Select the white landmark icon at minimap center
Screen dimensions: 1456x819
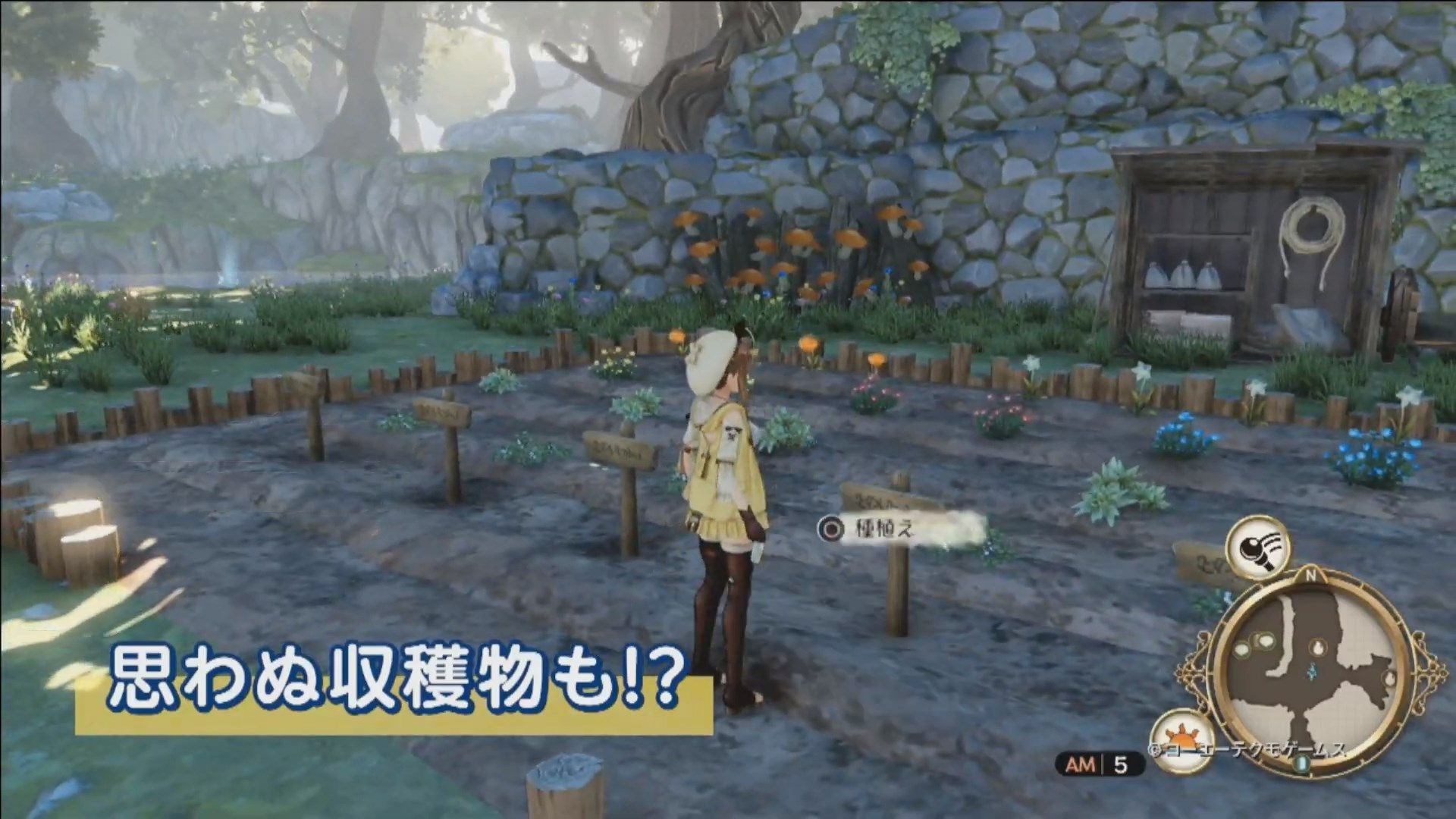click(x=1318, y=647)
